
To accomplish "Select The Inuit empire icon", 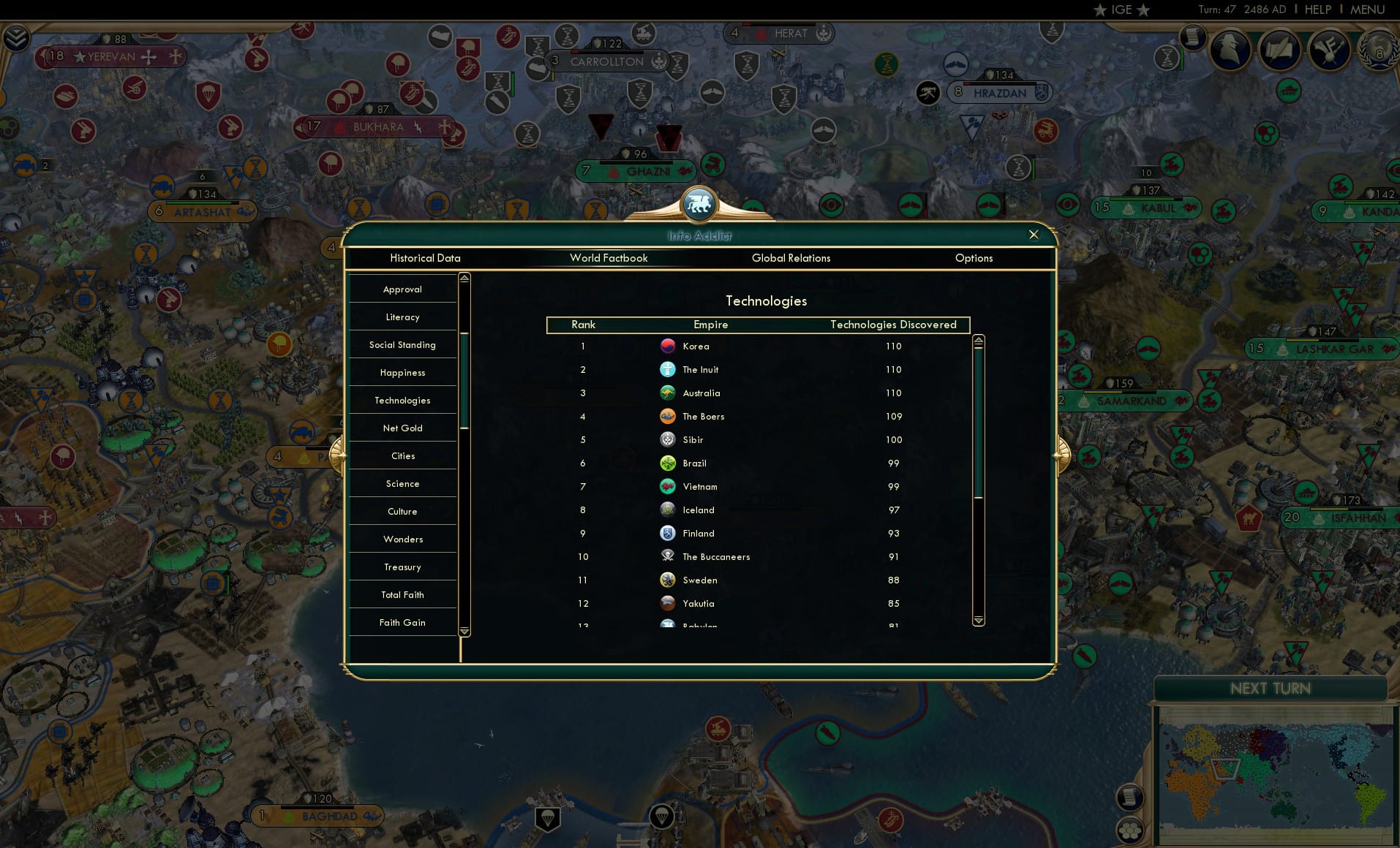I will pos(668,369).
